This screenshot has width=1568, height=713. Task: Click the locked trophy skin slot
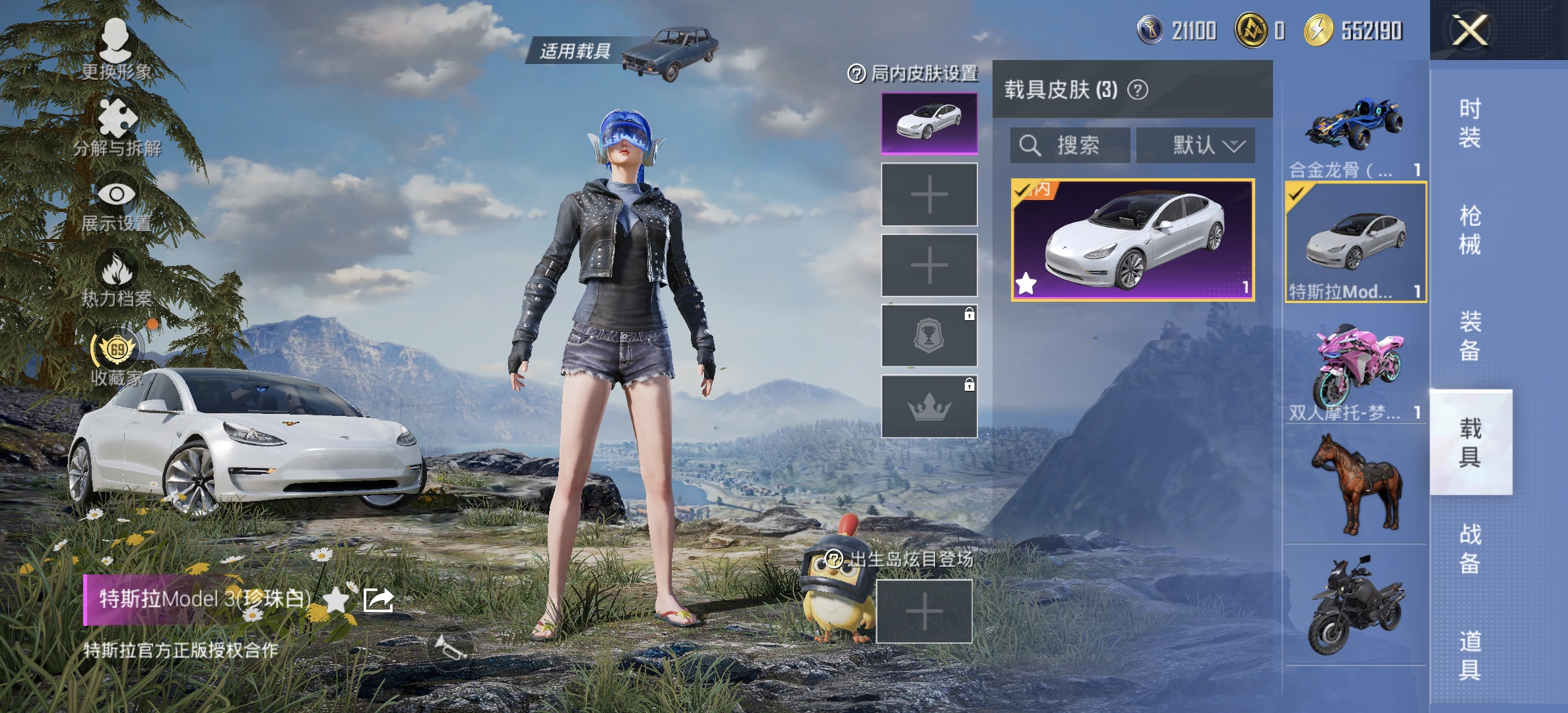click(928, 335)
